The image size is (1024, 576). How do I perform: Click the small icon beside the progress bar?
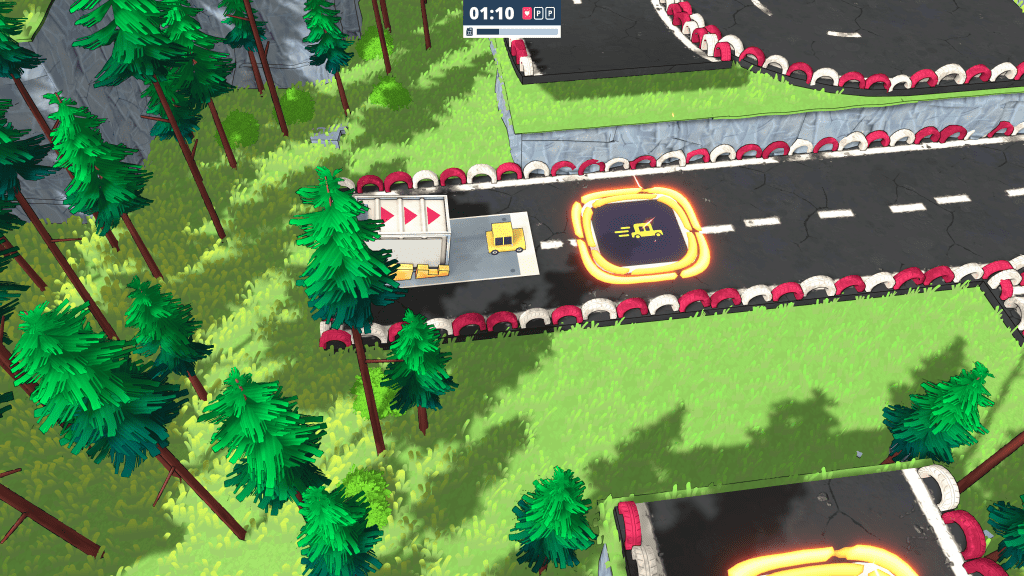point(469,32)
